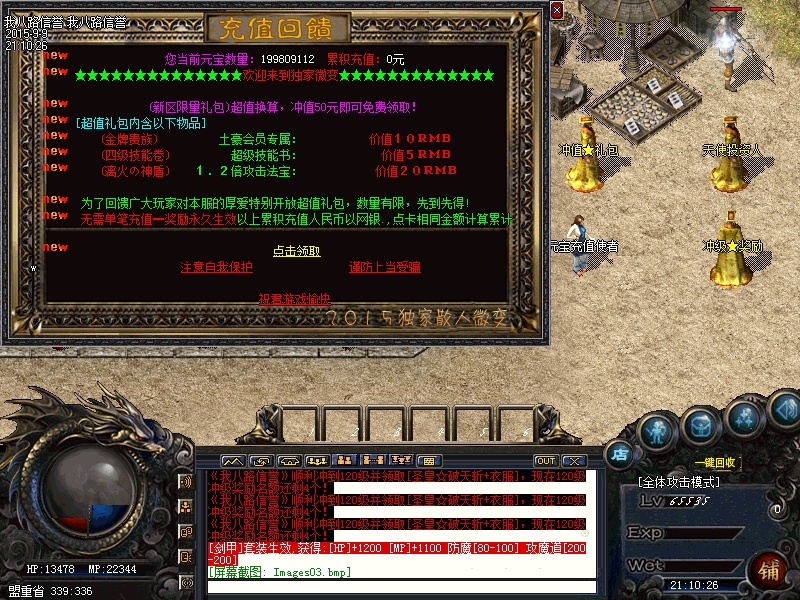Close the 充值回馈 recharge dialog
The image size is (800, 600).
click(556, 11)
